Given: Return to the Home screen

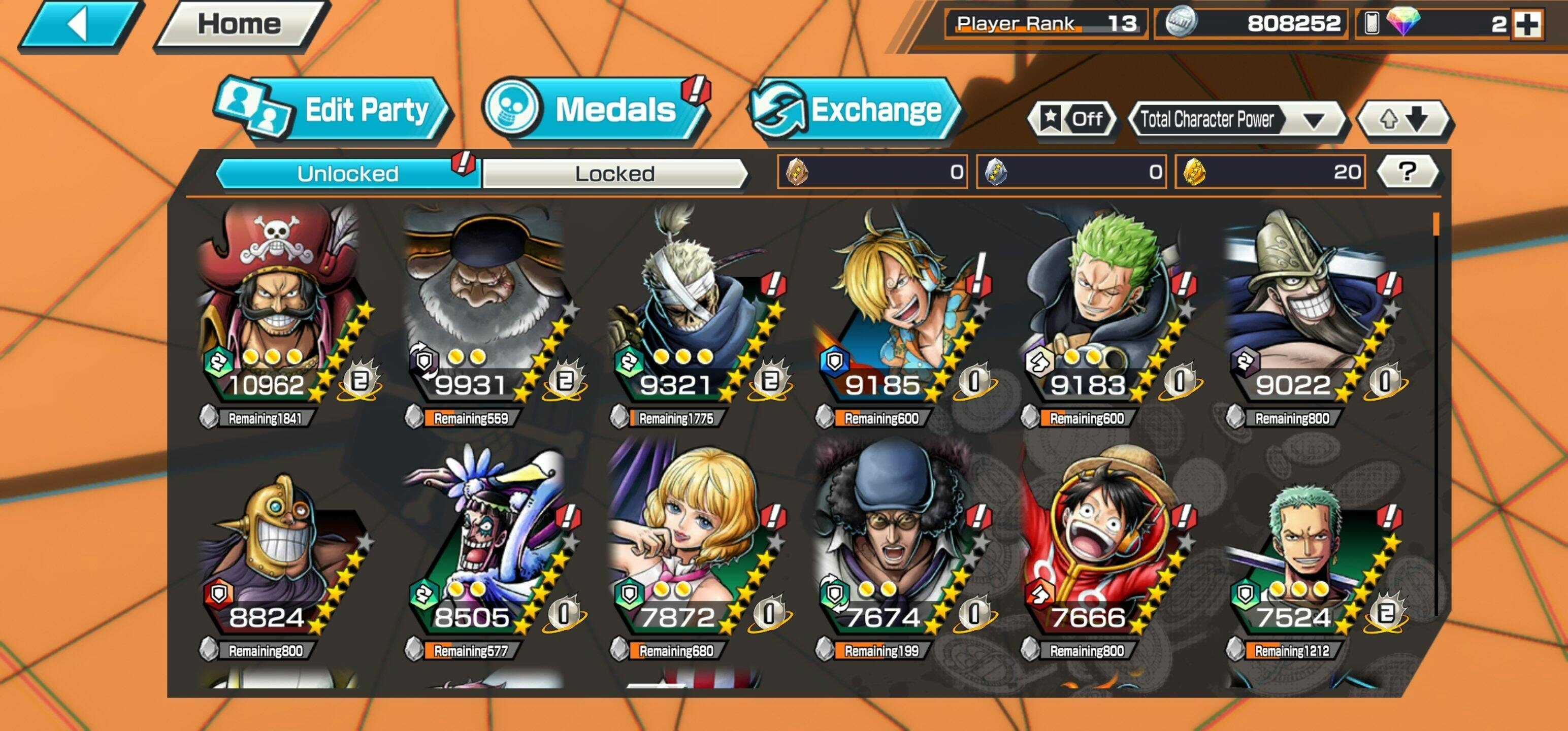Looking at the screenshot, I should coord(241,24).
